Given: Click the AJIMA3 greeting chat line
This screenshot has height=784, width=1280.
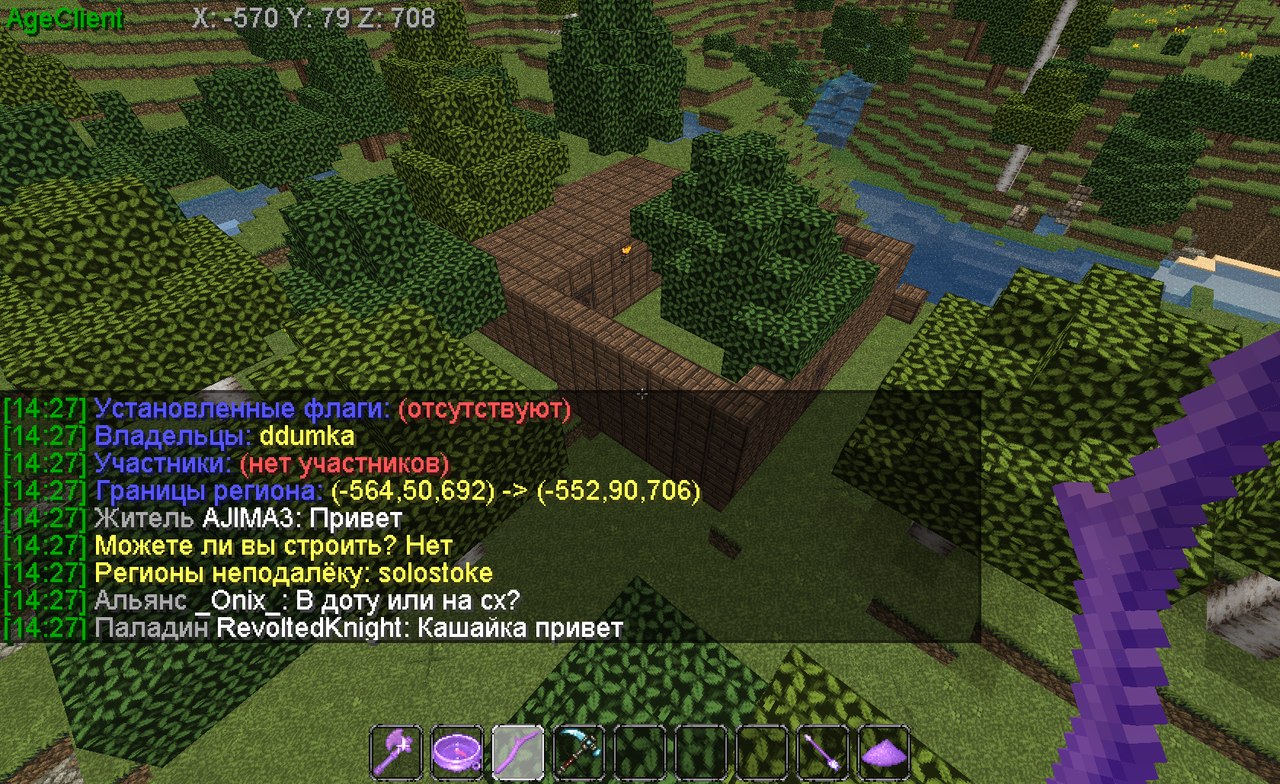Looking at the screenshot, I should [x=248, y=519].
